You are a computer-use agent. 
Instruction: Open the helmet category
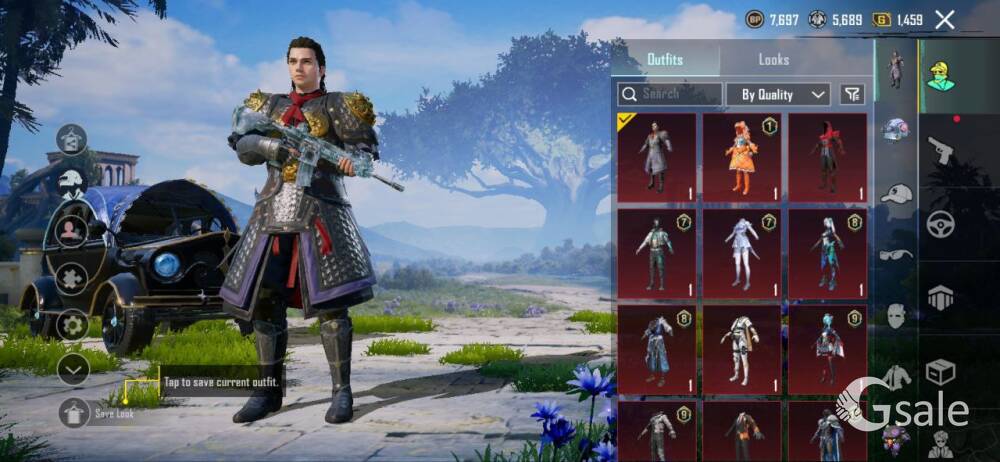pos(895,130)
